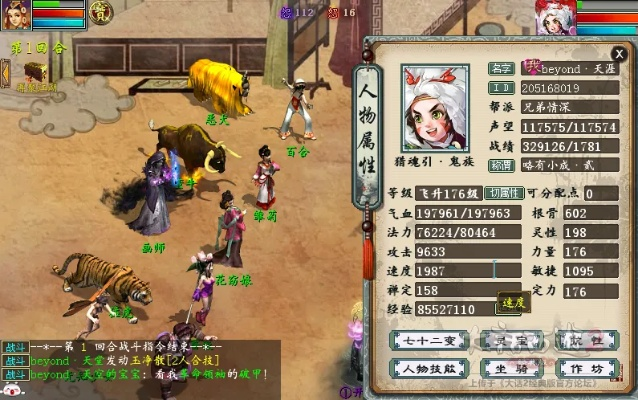The width and height of the screenshot is (638, 400).
Task: Expand the left-edge arrow tab
Action: pyautogui.click(x=5, y=73)
